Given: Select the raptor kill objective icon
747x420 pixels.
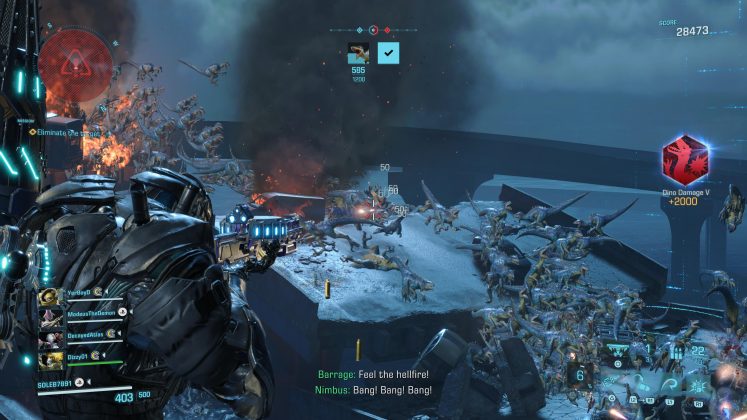Looking at the screenshot, I should (358, 52).
